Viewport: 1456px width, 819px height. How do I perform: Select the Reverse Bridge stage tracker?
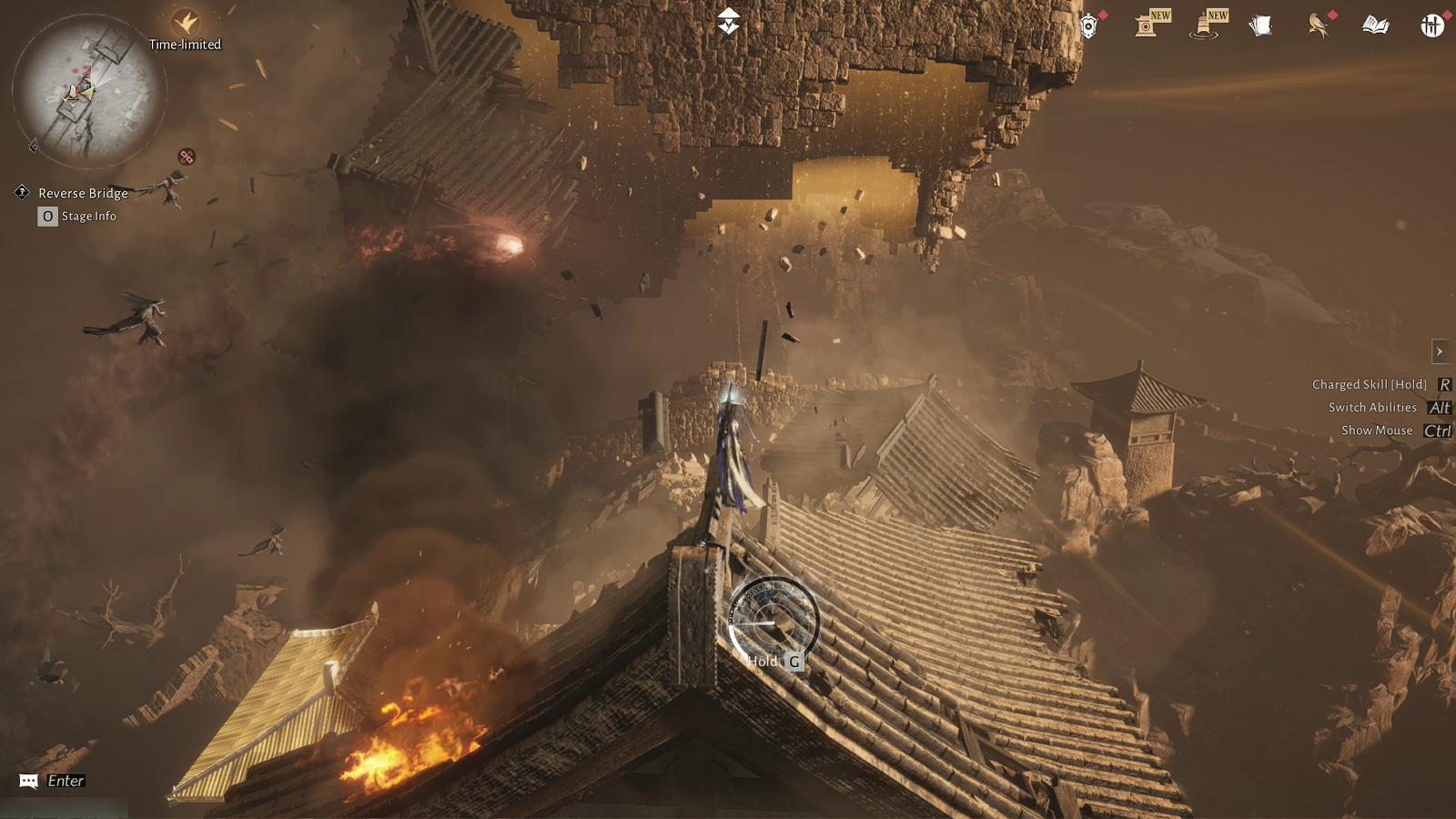click(82, 193)
